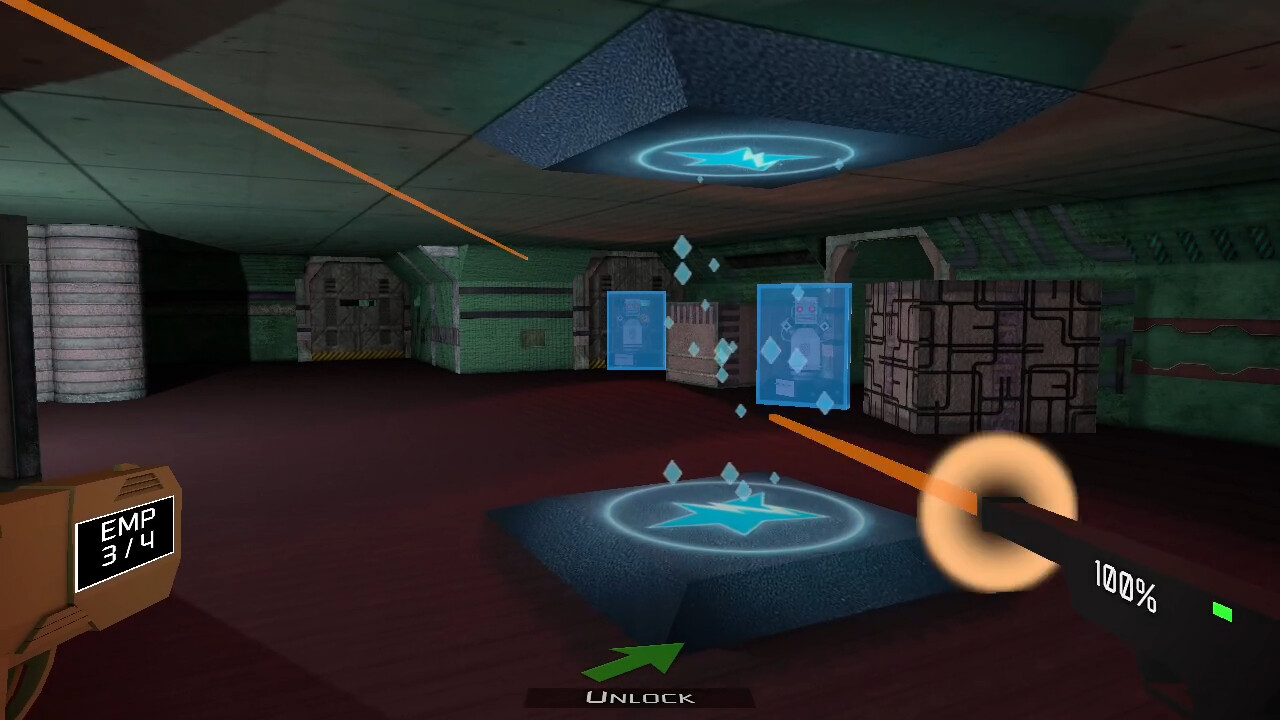
Task: Select the Unlock label at the bottom
Action: tap(640, 695)
